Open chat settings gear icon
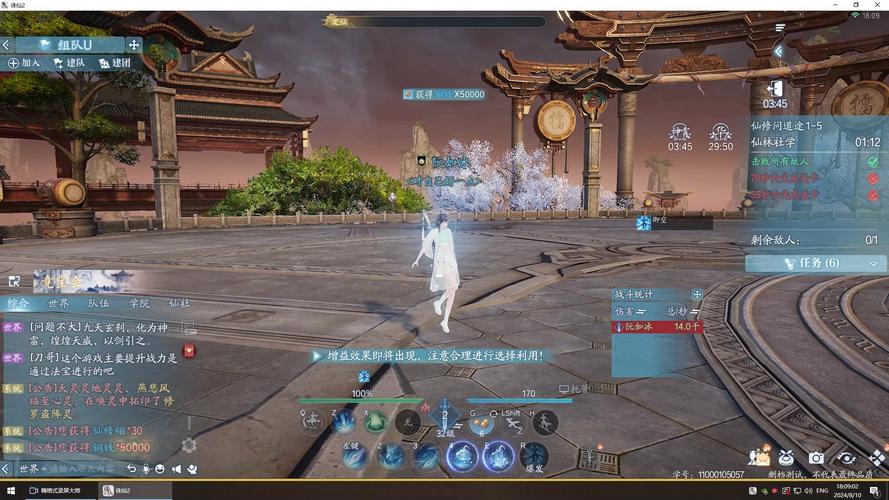Image resolution: width=889 pixels, height=500 pixels. click(188, 446)
